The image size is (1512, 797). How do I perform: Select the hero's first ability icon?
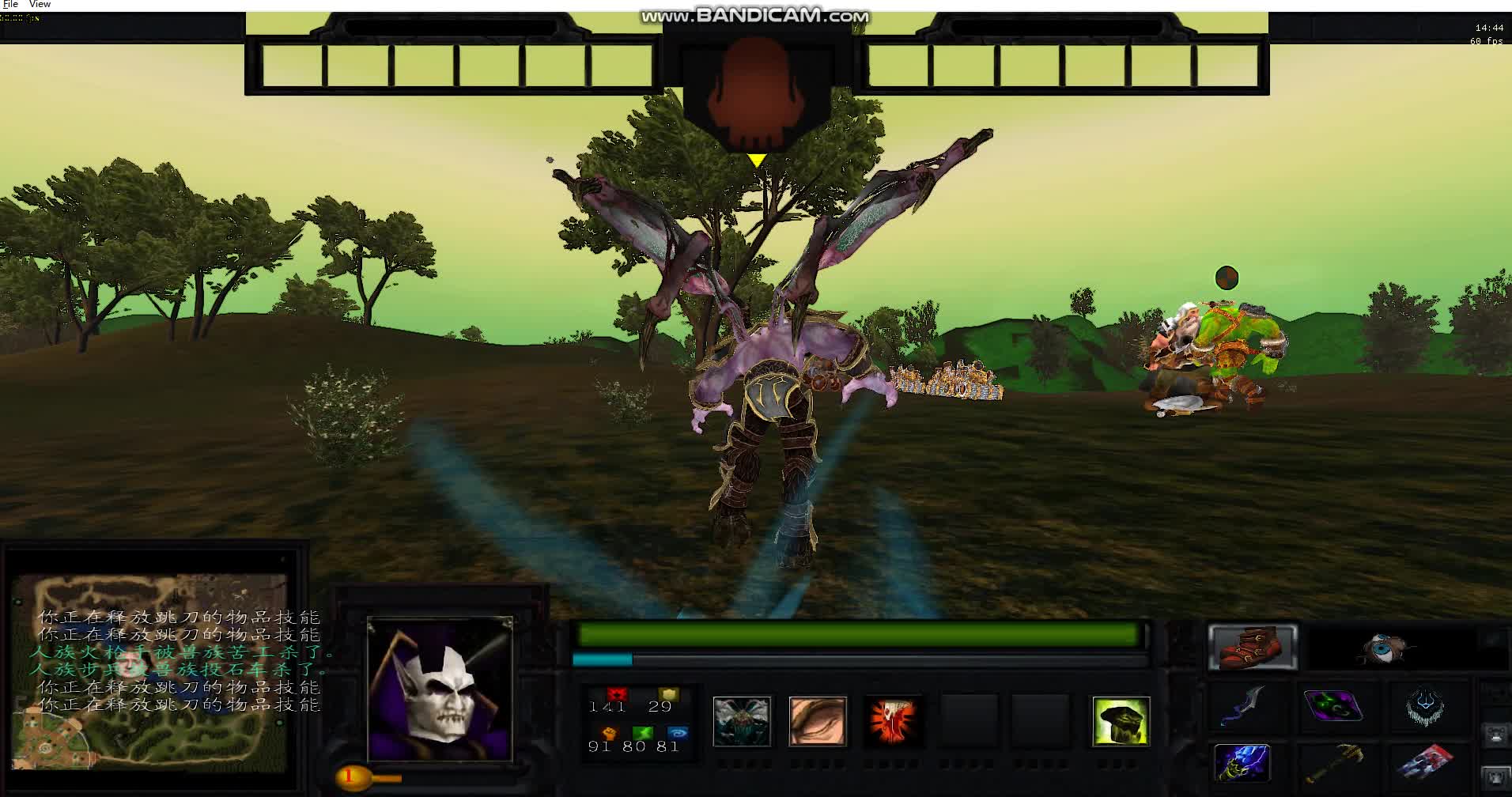click(x=741, y=722)
